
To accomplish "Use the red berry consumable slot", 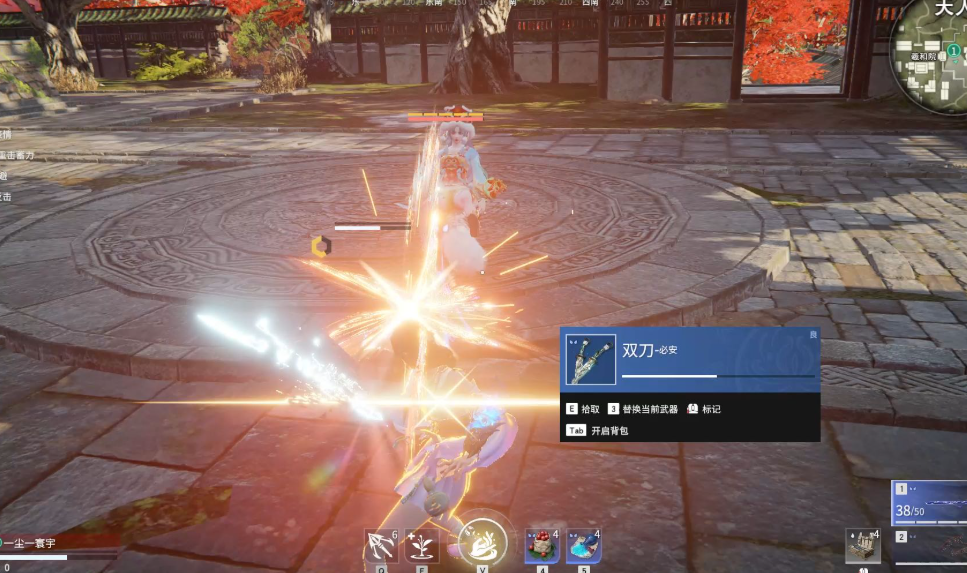I will tap(541, 546).
